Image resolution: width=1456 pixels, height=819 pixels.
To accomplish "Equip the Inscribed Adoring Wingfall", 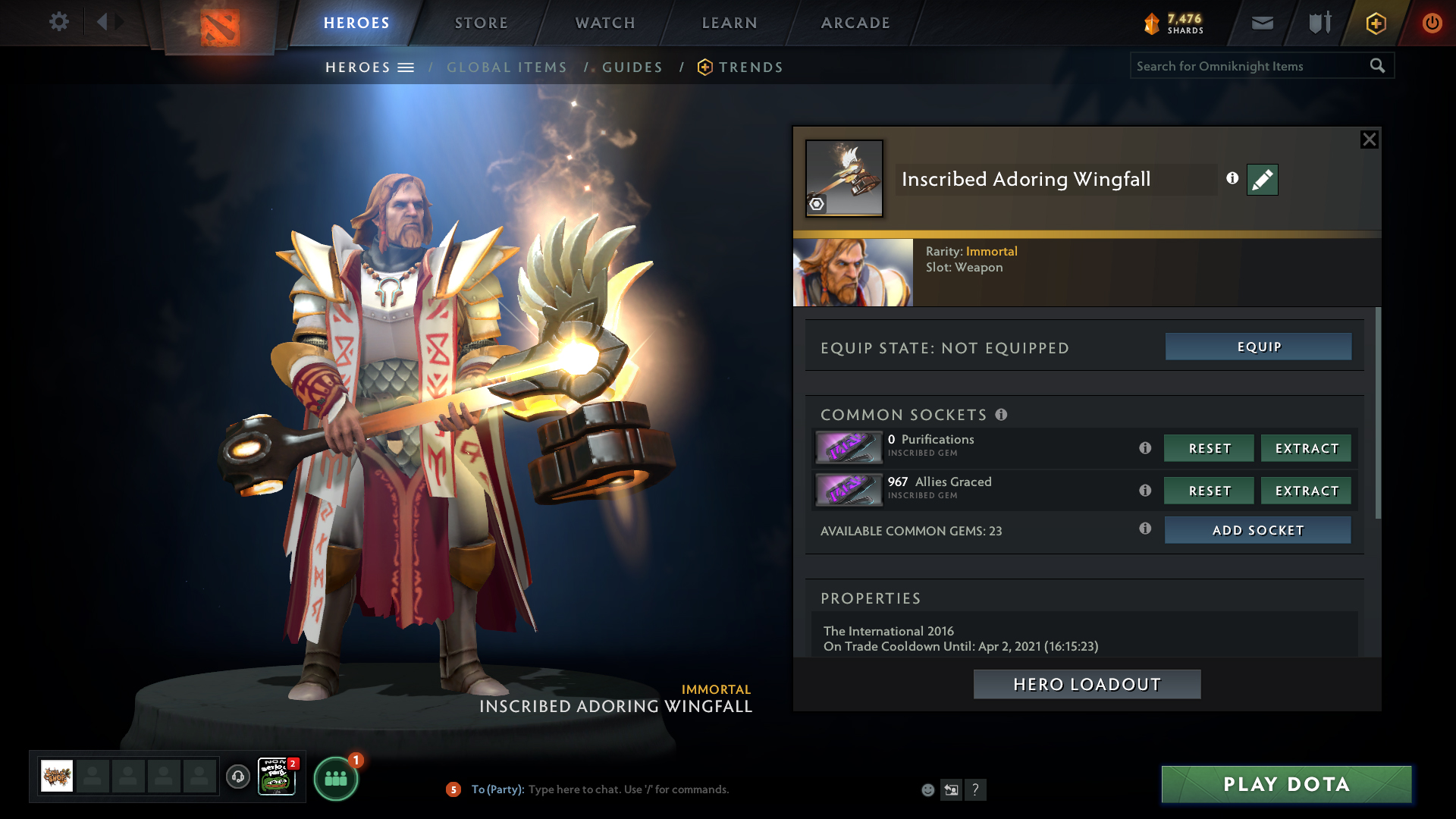I will point(1258,347).
